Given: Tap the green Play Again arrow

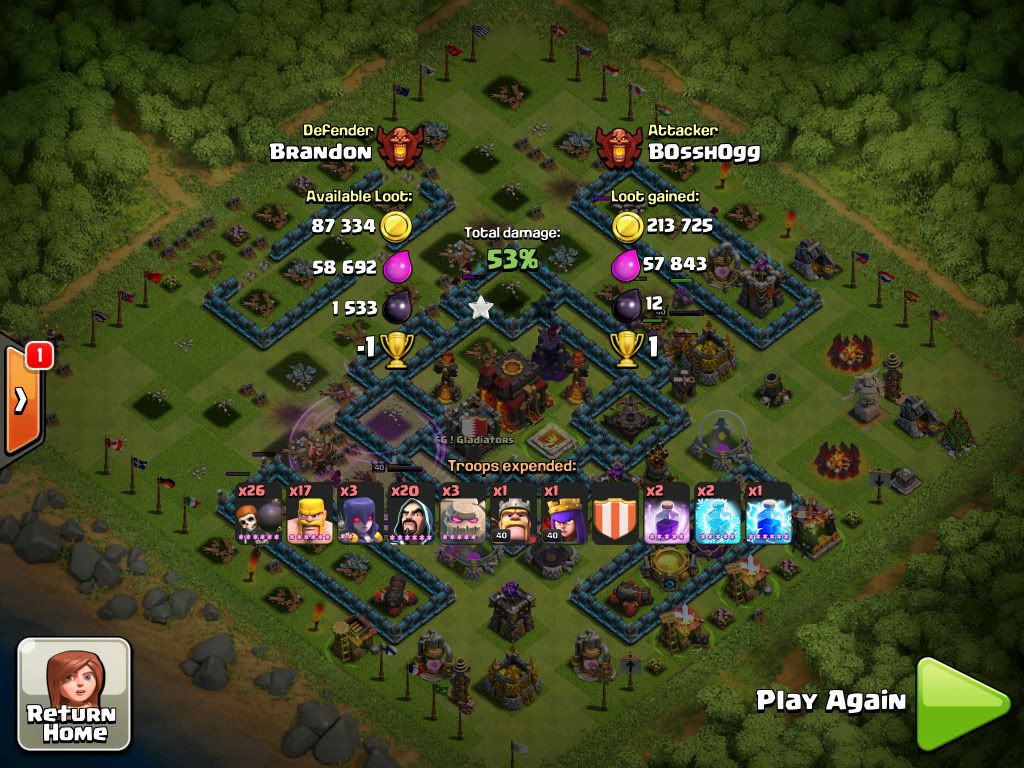Looking at the screenshot, I should point(961,703).
